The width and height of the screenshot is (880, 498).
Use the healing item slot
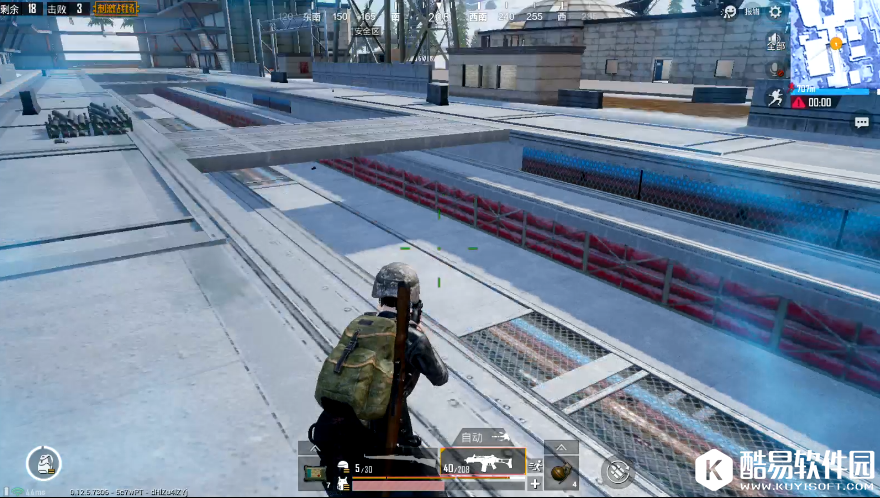(312, 472)
